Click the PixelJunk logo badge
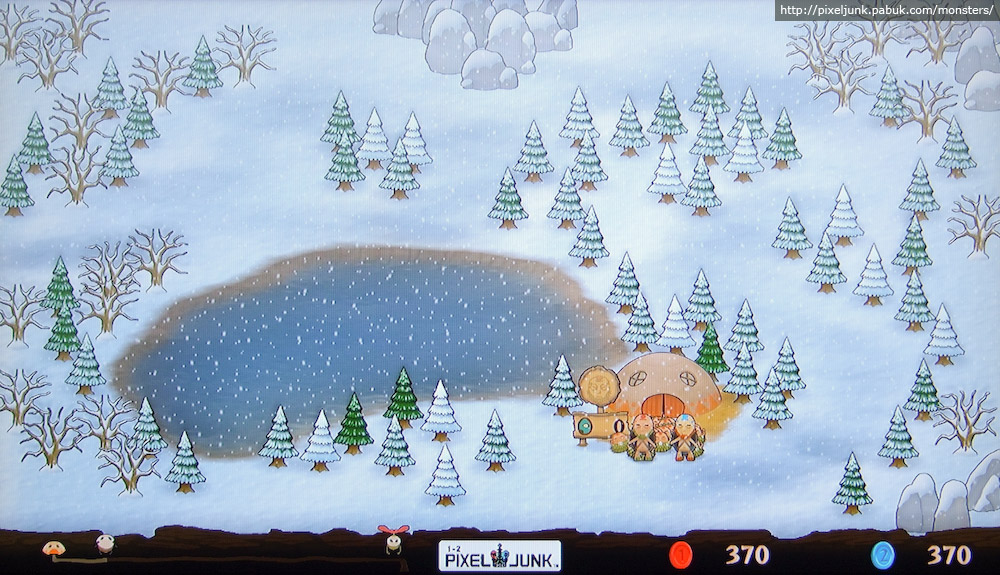 (x=499, y=555)
